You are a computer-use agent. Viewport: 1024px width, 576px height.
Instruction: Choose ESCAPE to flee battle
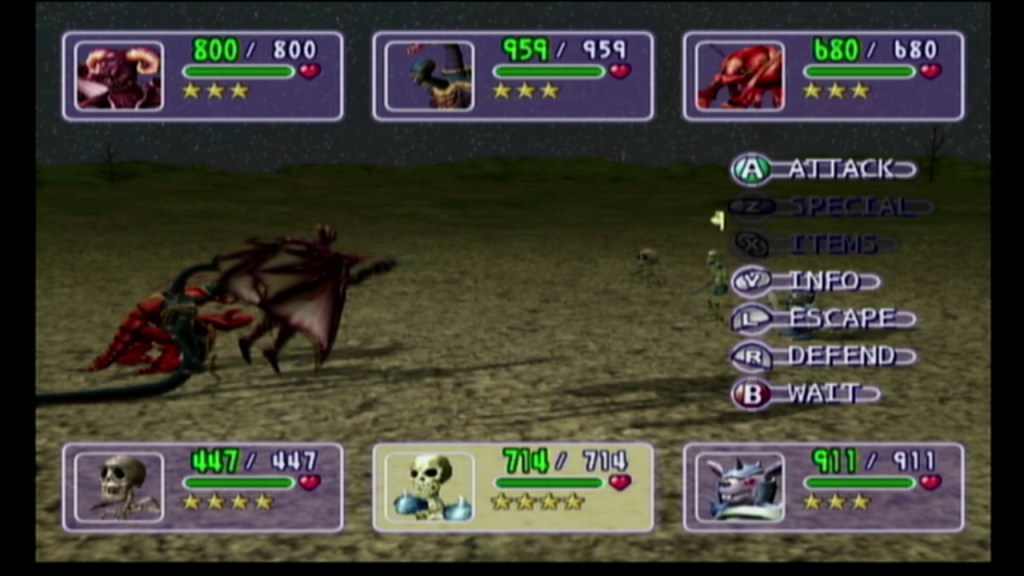[x=824, y=319]
